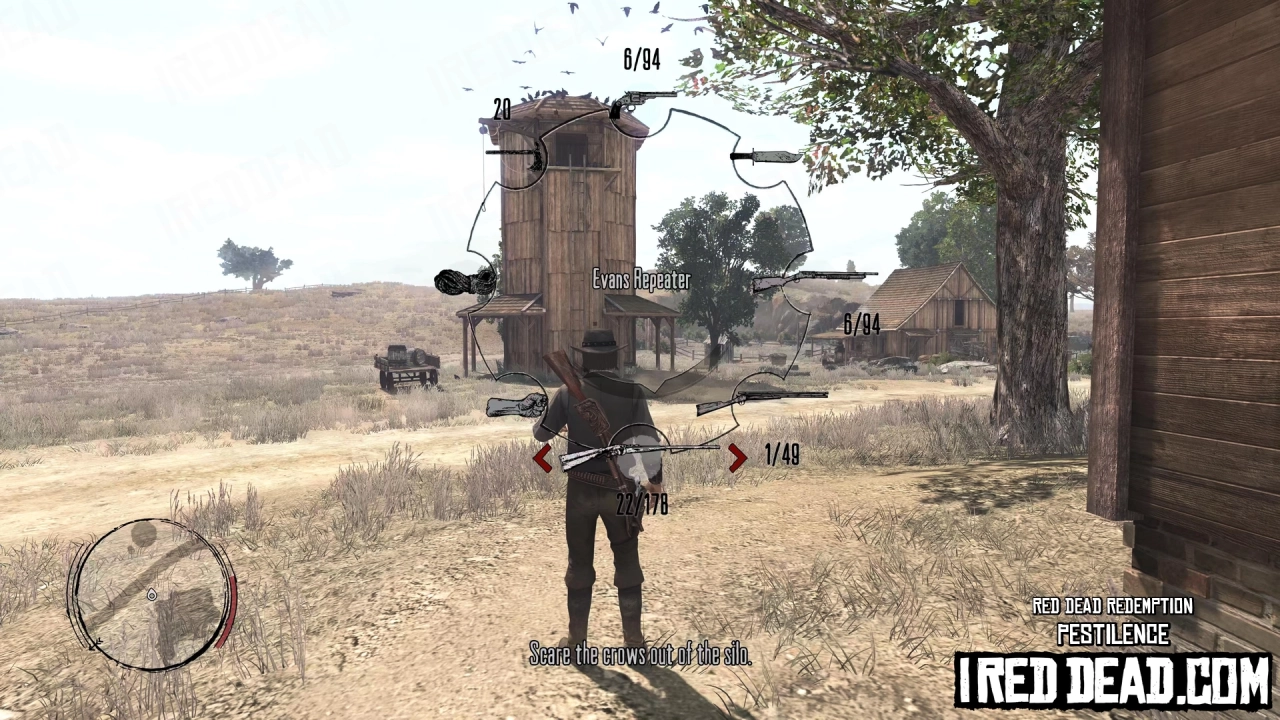Select the lasso on the left slot

[x=465, y=280]
